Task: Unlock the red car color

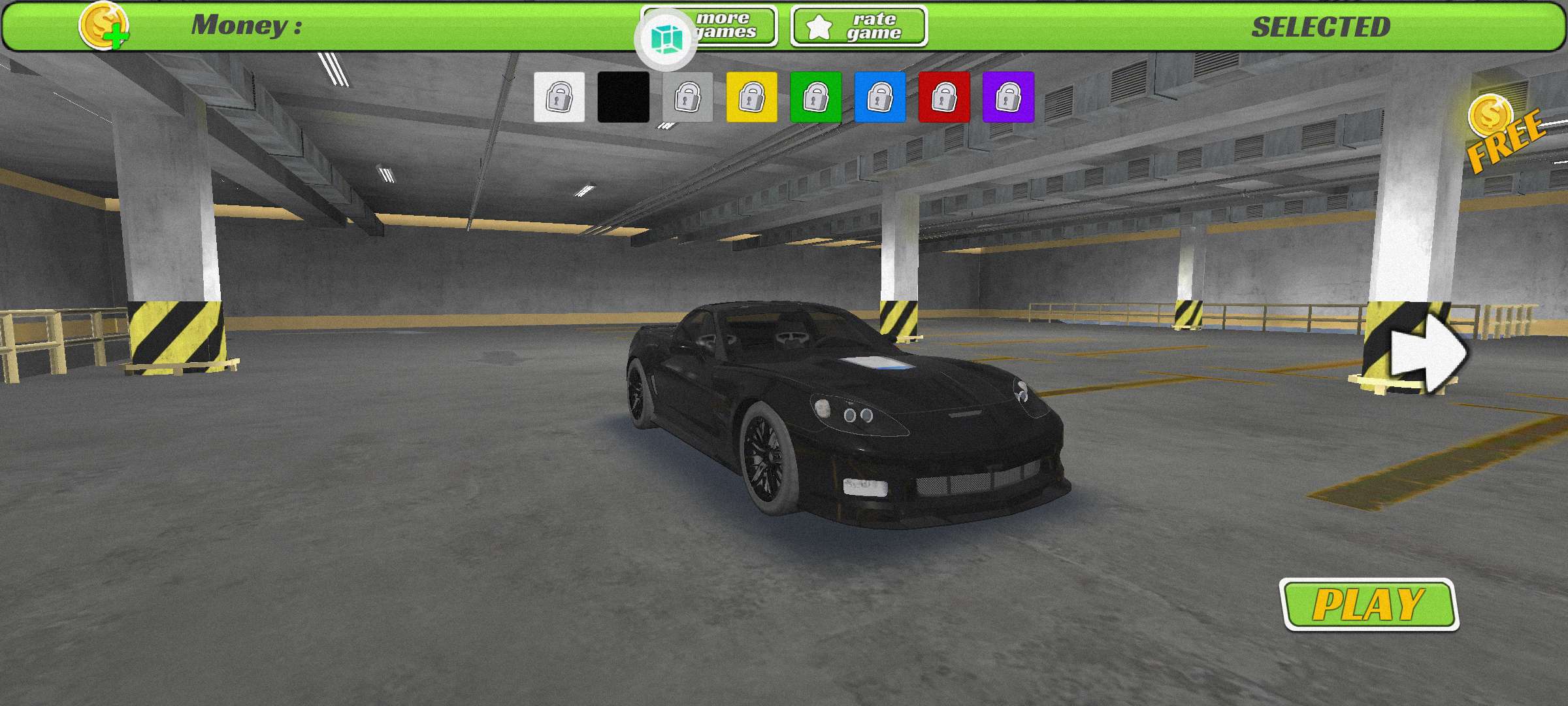Action: (x=945, y=98)
